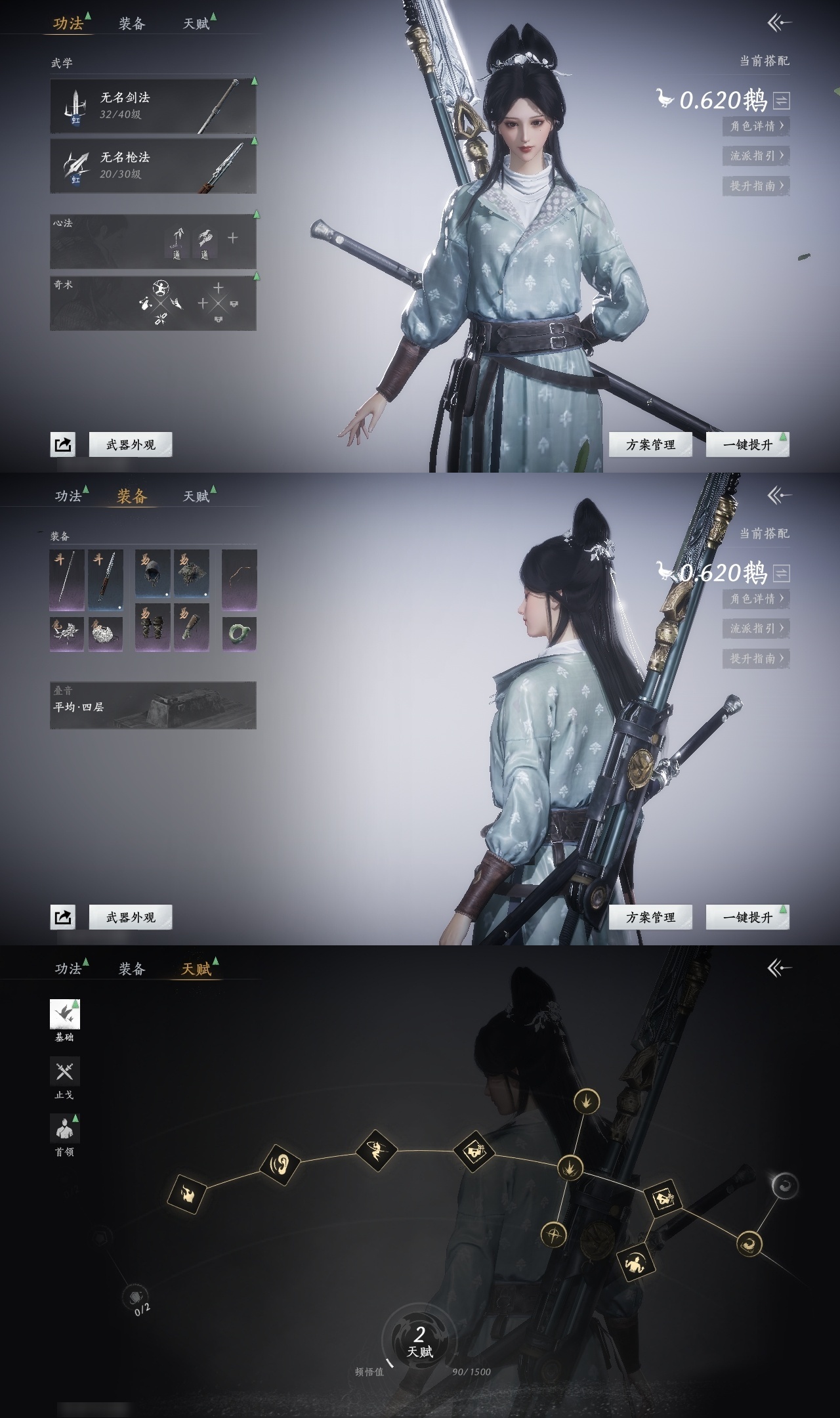The width and height of the screenshot is (840, 1418).
Task: Select the jade ring equipment slot
Action: coord(239,634)
